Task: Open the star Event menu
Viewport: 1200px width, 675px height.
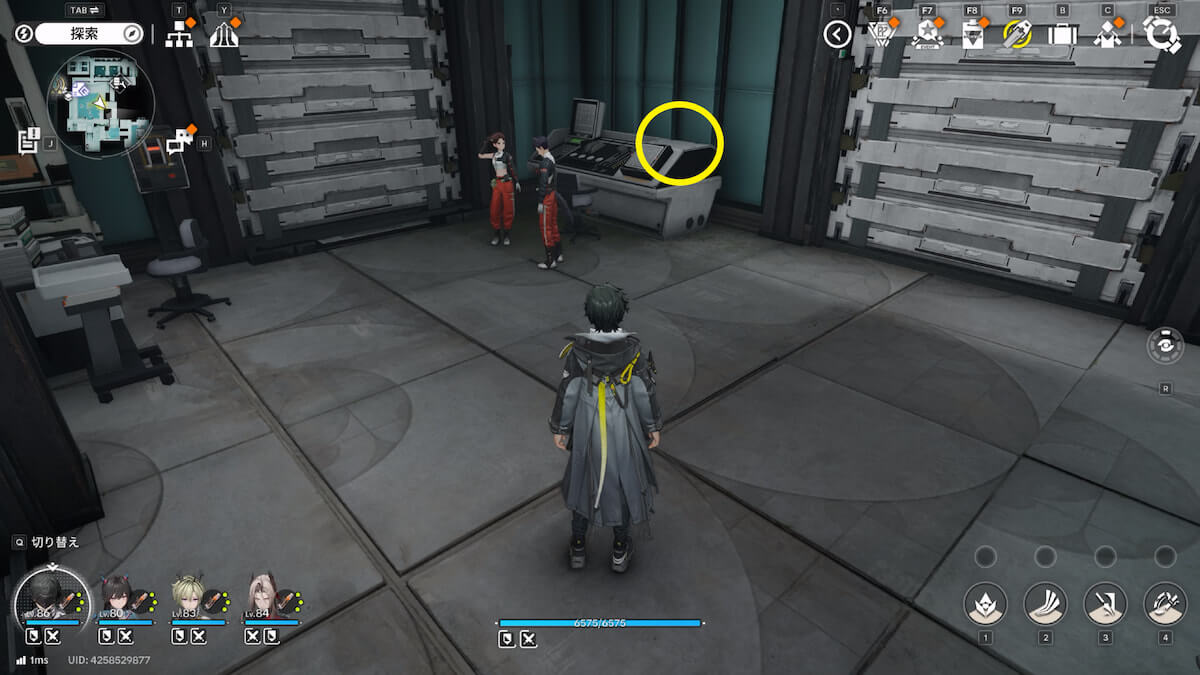Action: [x=927, y=35]
